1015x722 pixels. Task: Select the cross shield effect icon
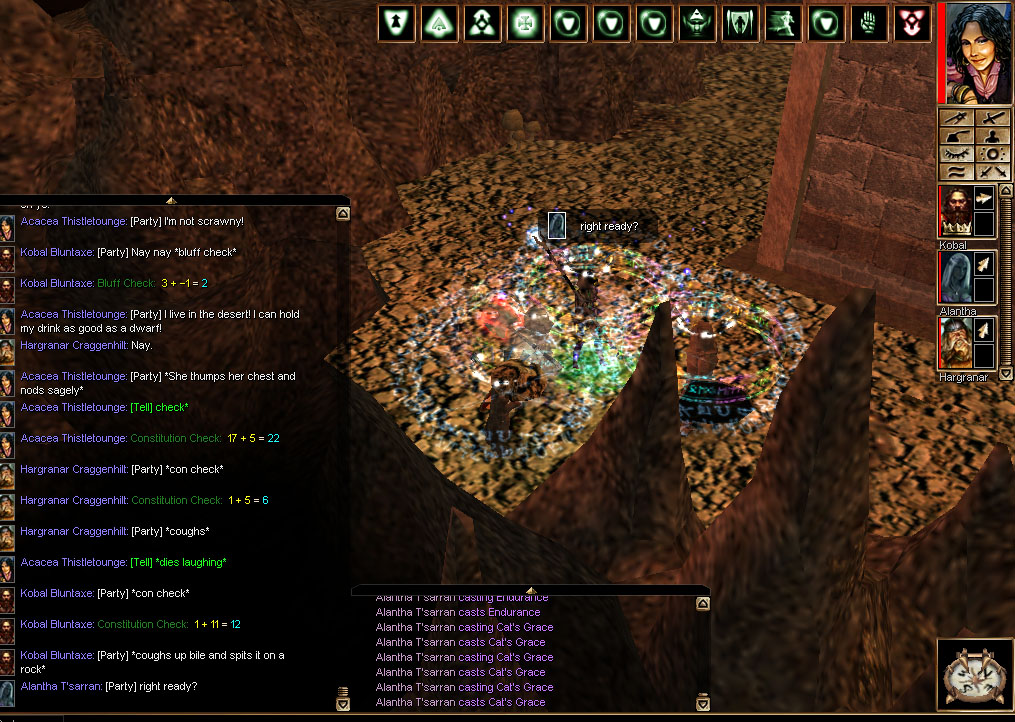[525, 23]
